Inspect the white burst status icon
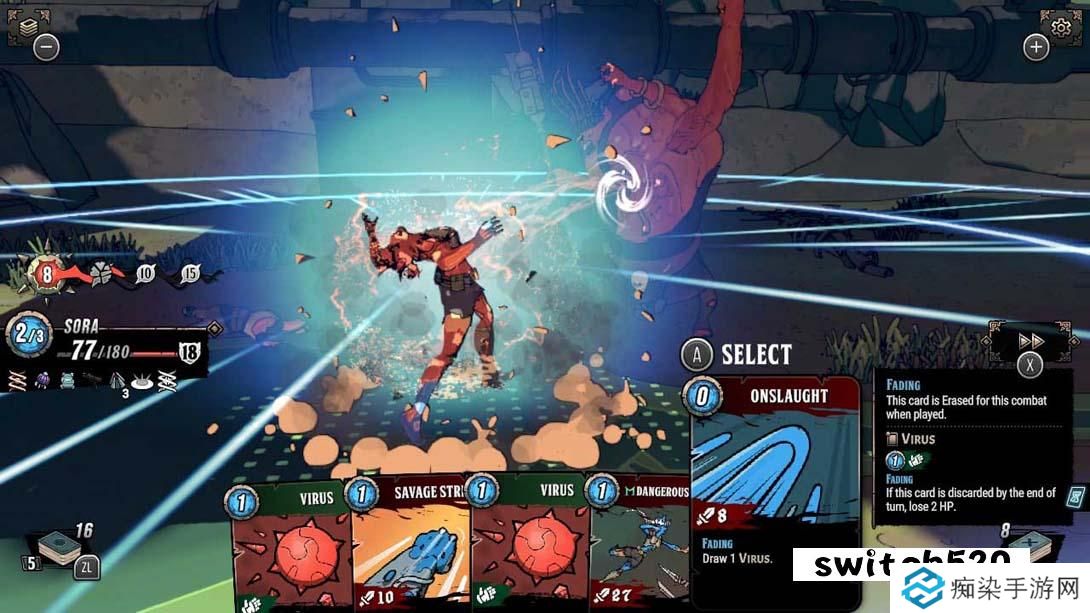1090x613 pixels. coord(143,379)
